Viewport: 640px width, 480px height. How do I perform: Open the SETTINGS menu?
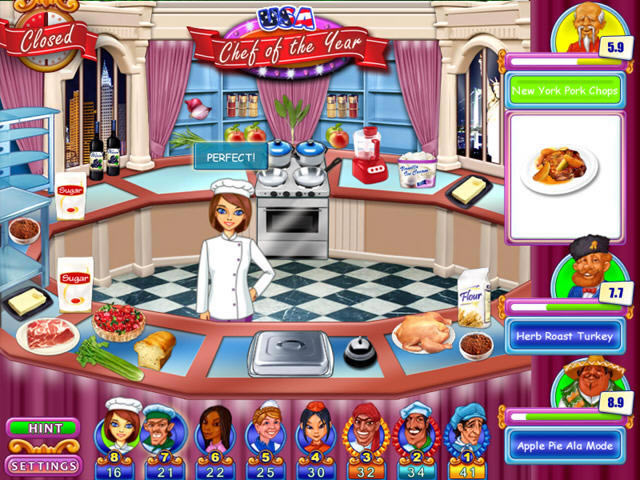click(x=44, y=465)
